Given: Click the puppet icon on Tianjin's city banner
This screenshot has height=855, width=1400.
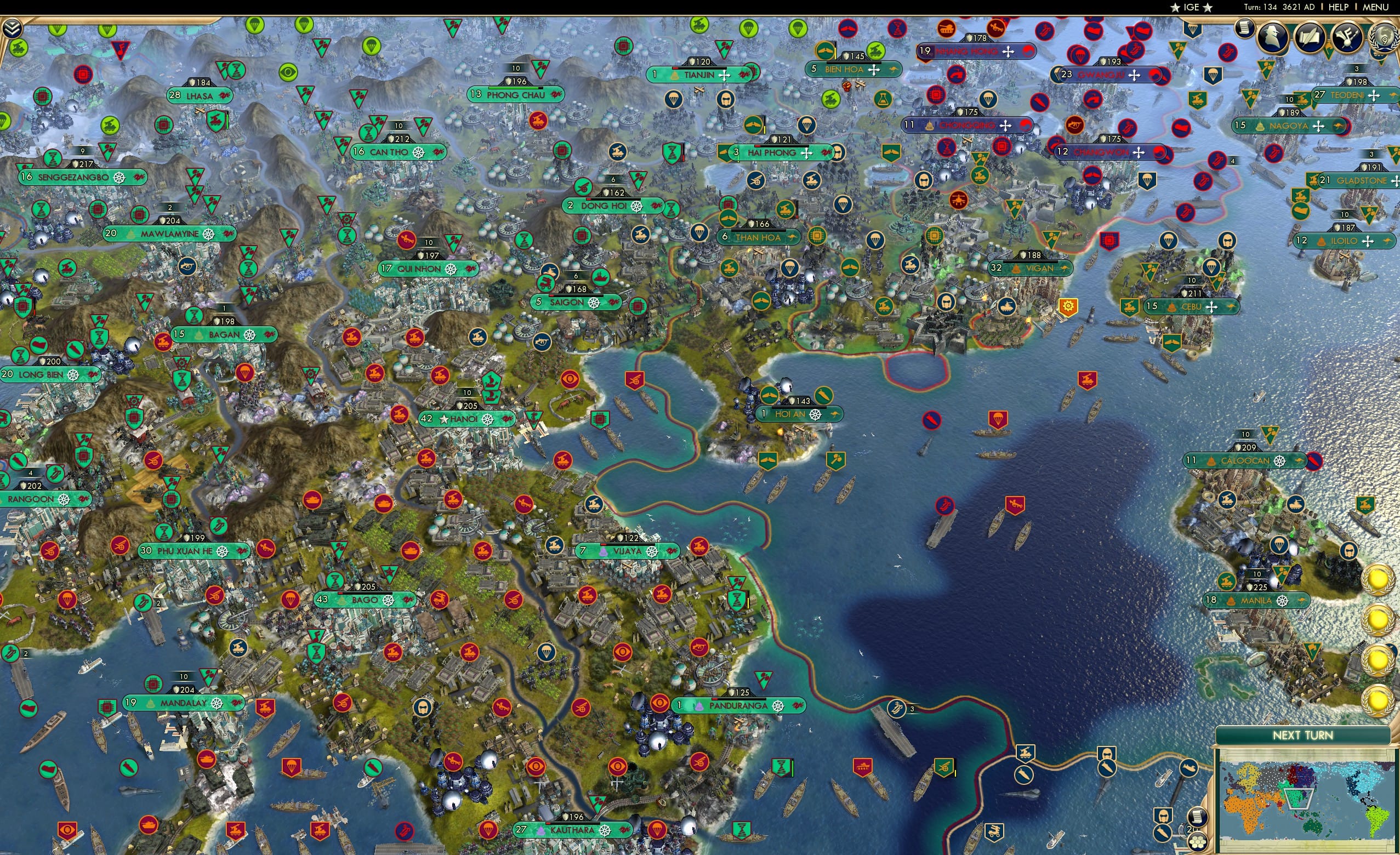Looking at the screenshot, I should [x=674, y=75].
